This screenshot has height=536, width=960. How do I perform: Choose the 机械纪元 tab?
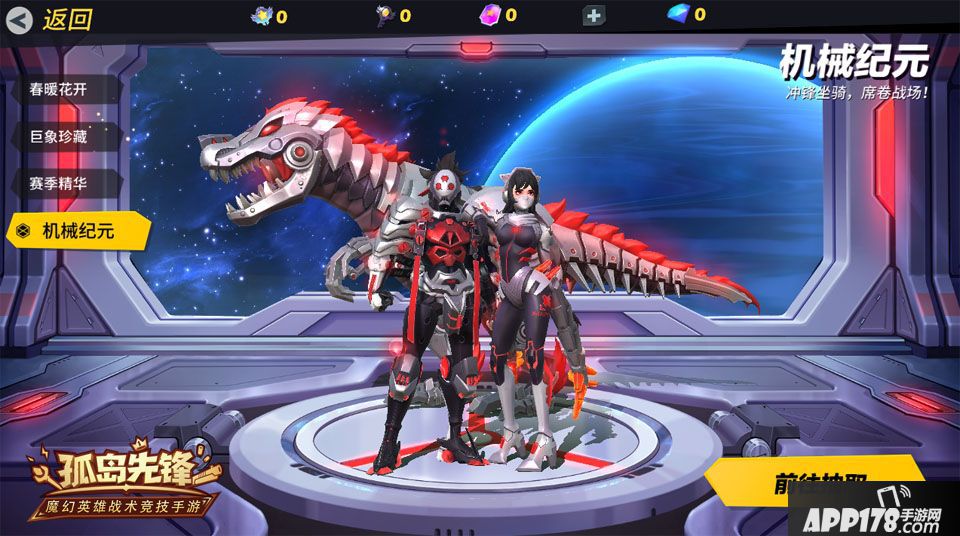(78, 231)
